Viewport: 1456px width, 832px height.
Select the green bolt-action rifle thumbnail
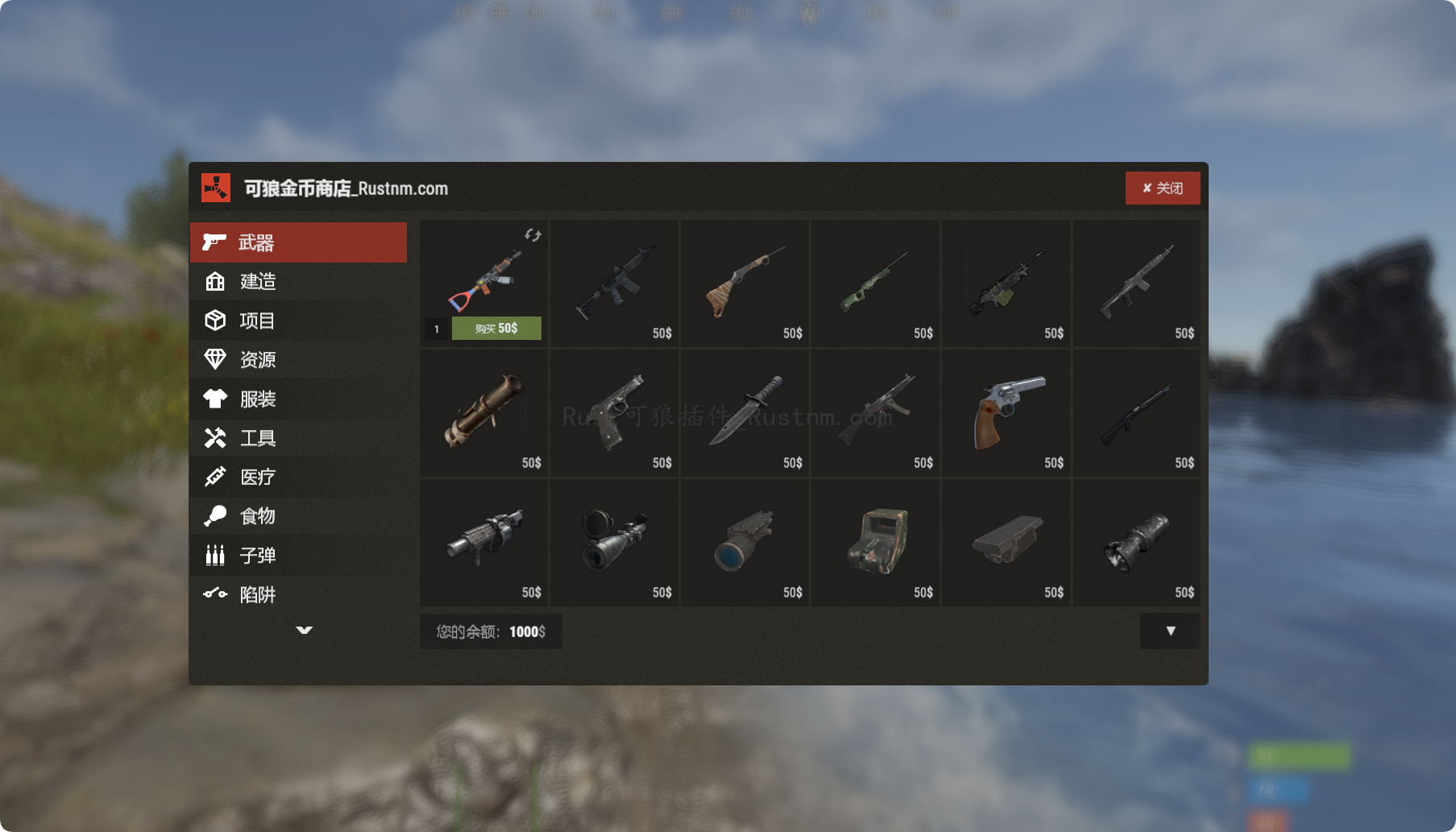875,282
